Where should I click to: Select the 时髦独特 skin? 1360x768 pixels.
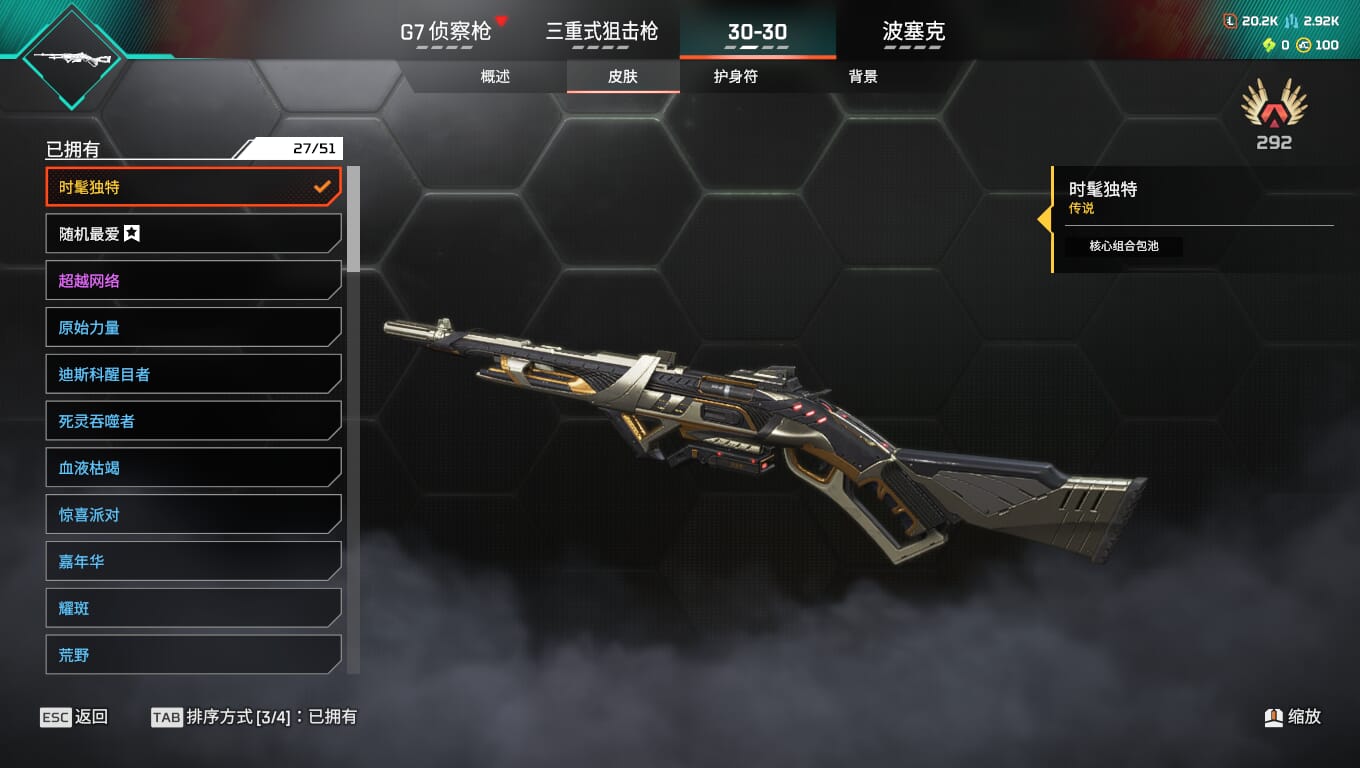coord(193,187)
